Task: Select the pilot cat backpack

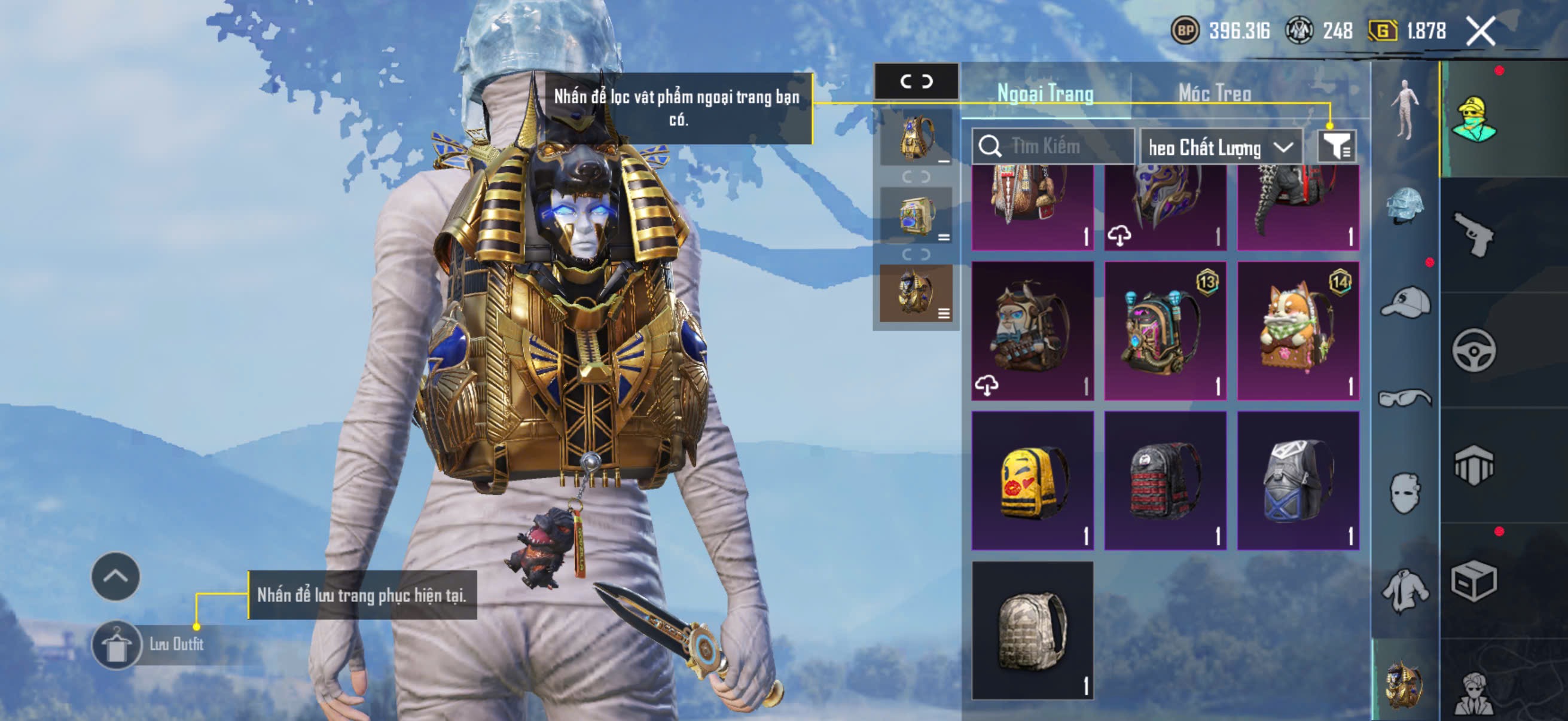Action: coord(1032,331)
